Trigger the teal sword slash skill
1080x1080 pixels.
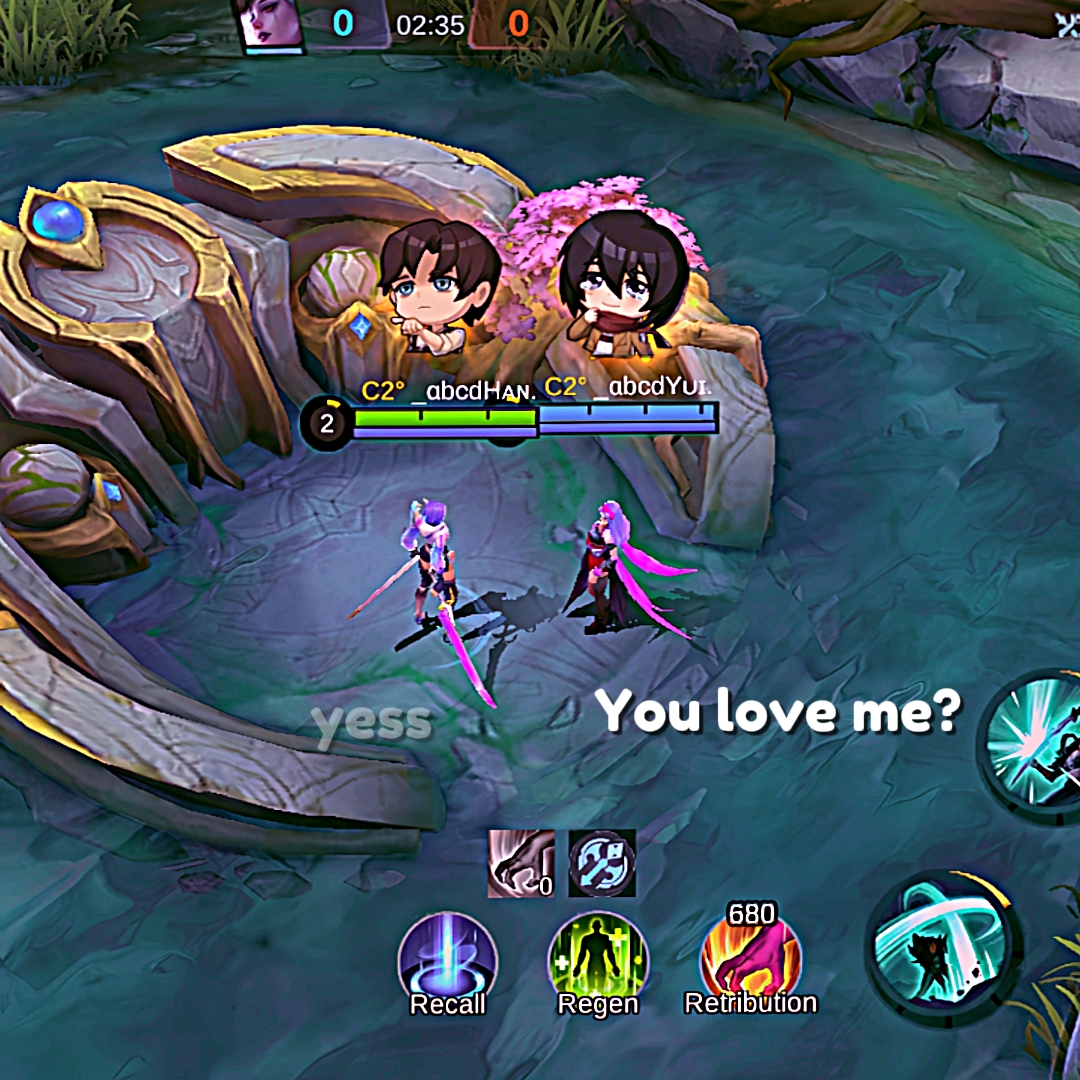pos(943,946)
